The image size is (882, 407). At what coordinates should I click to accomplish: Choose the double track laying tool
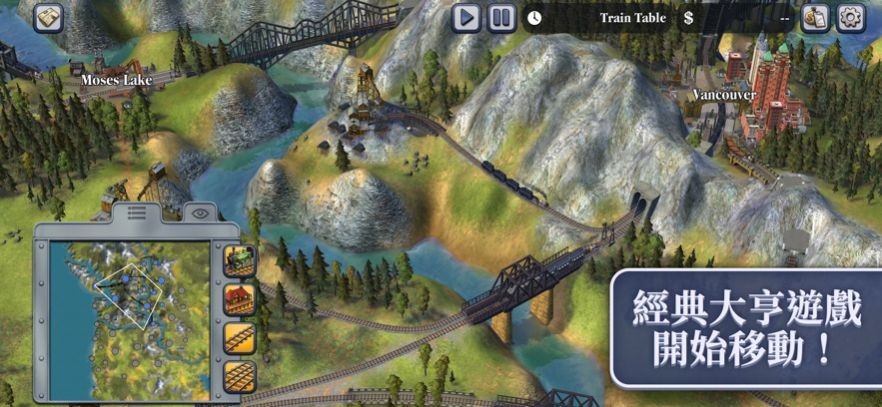(x=240, y=377)
